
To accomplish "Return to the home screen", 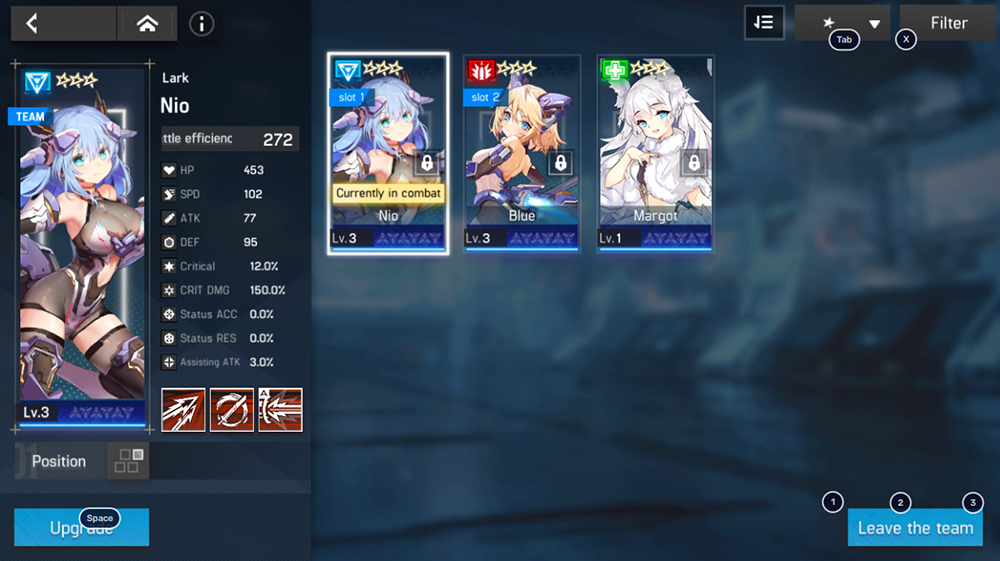I will tap(147, 23).
